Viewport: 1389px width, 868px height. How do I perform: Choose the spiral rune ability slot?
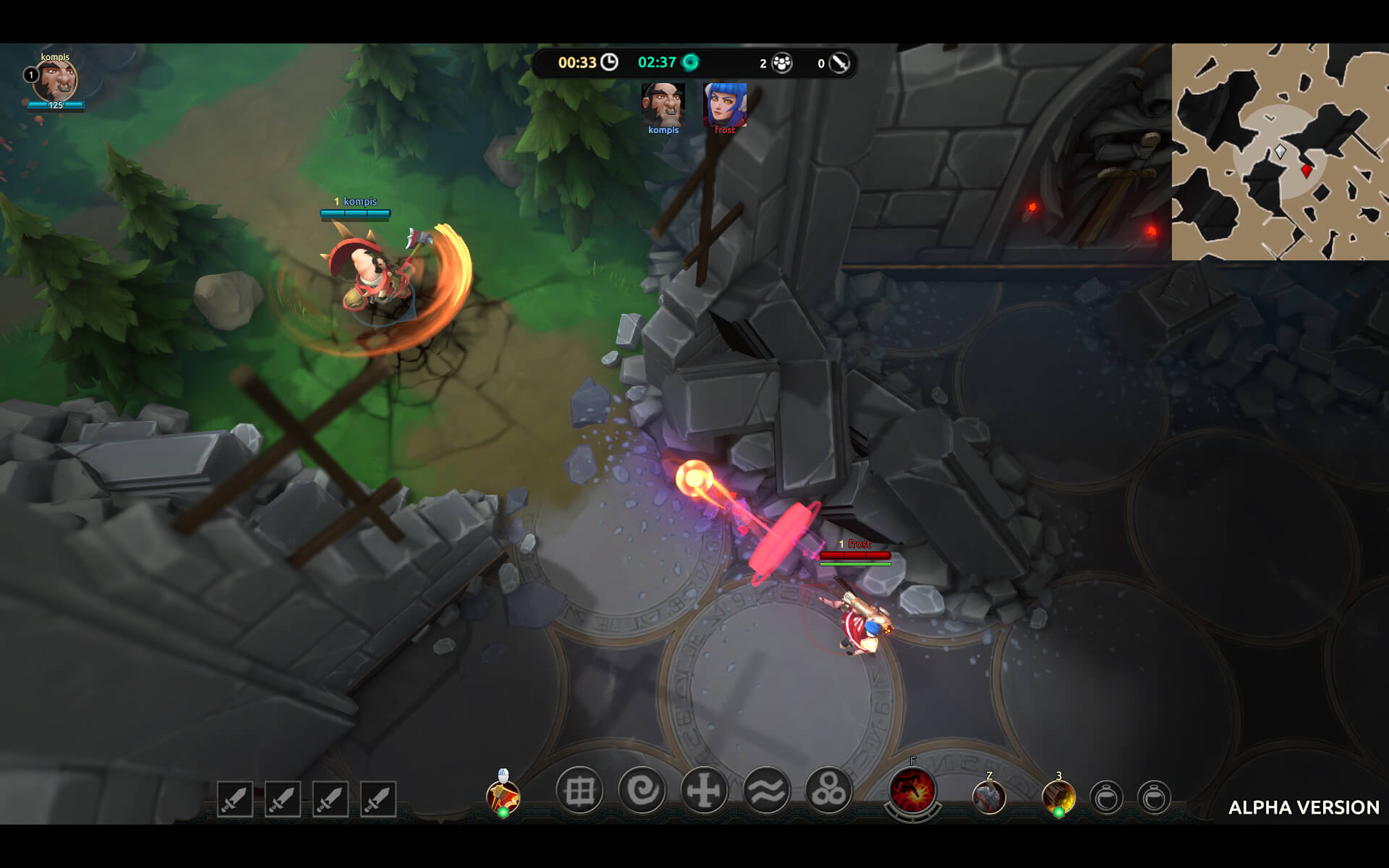coord(642,791)
